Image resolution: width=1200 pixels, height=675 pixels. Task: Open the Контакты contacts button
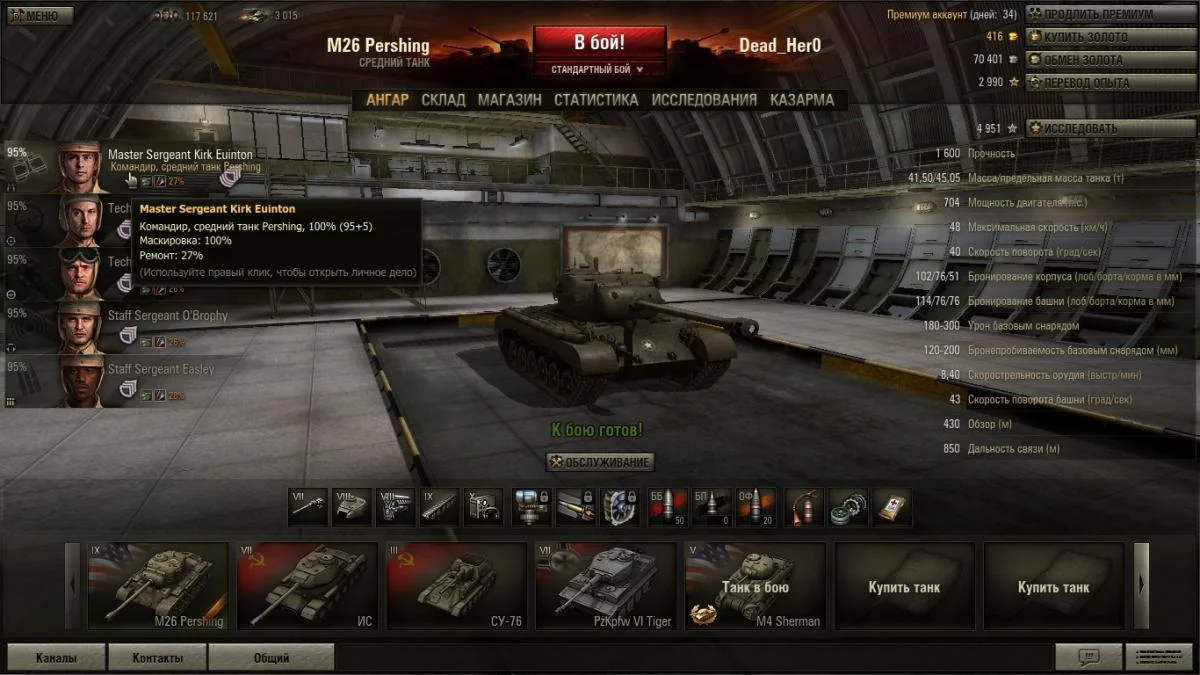click(158, 658)
